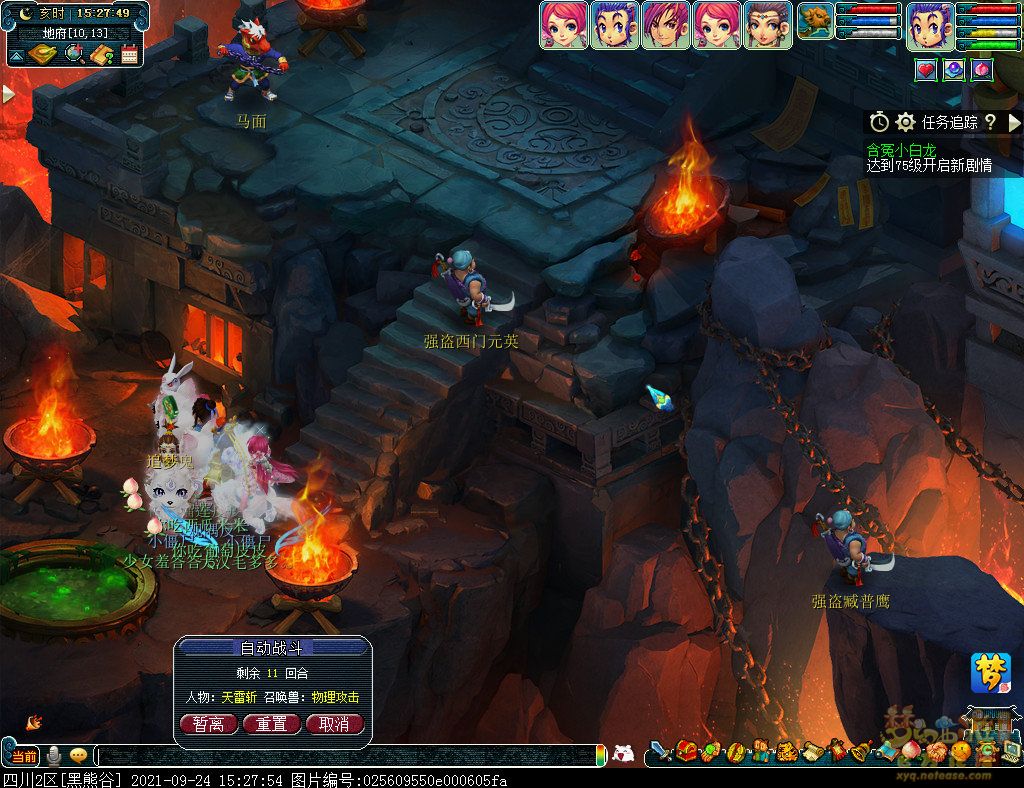
Task: Open the calendar activities icon
Action: 129,54
